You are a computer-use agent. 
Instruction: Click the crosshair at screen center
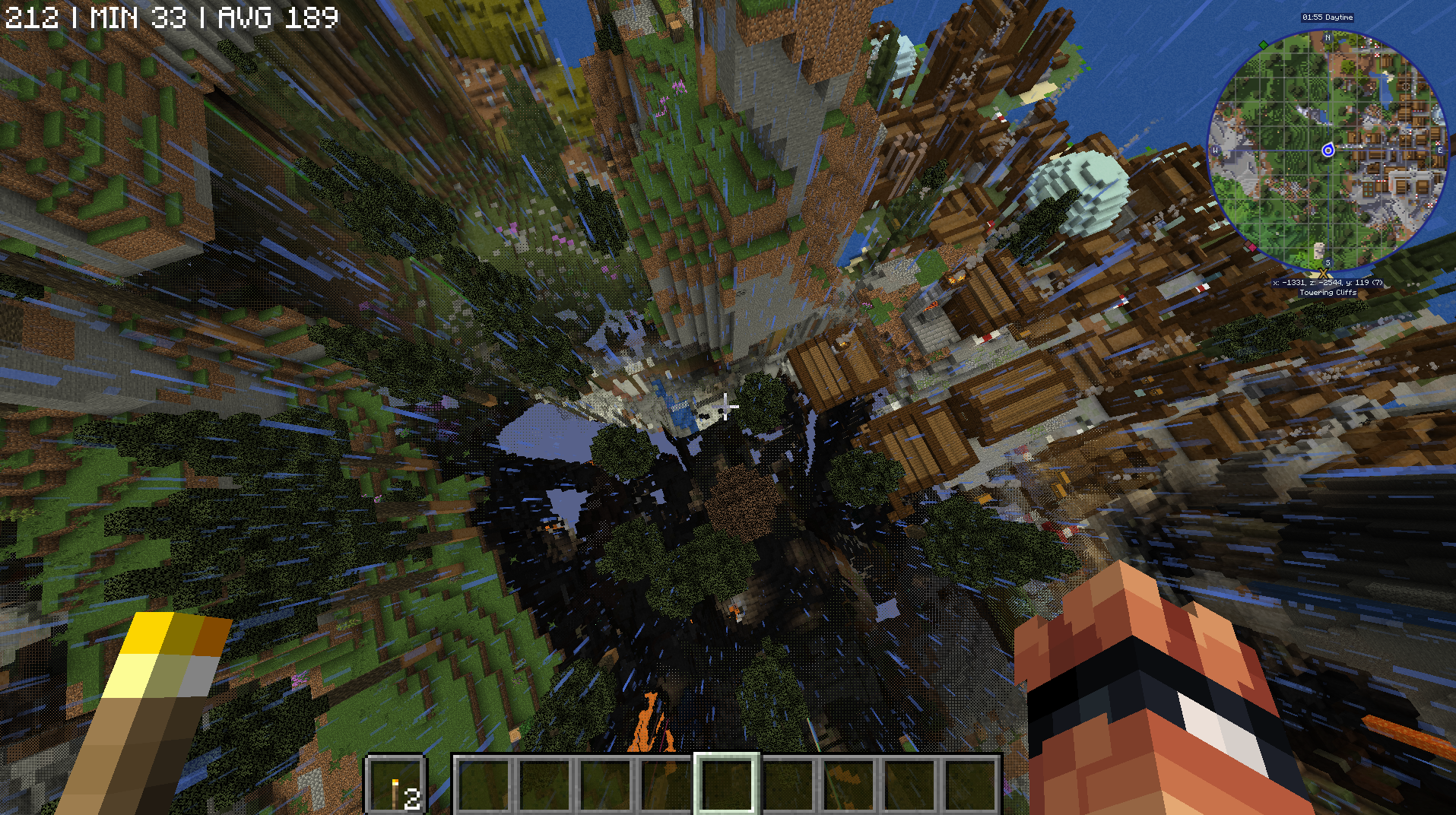[728, 407]
